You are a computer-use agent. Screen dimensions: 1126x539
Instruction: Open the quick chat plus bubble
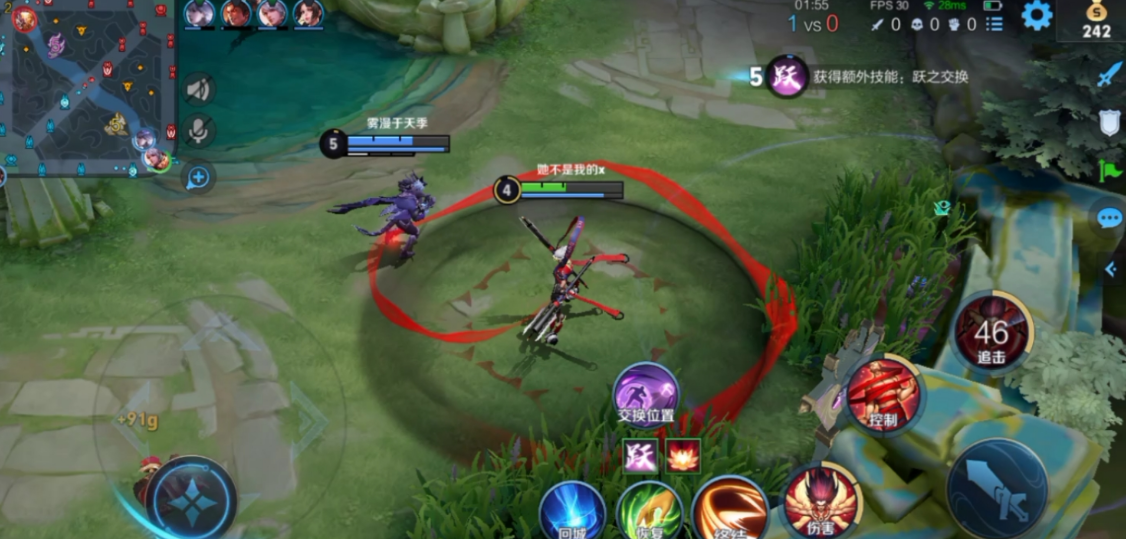198,177
